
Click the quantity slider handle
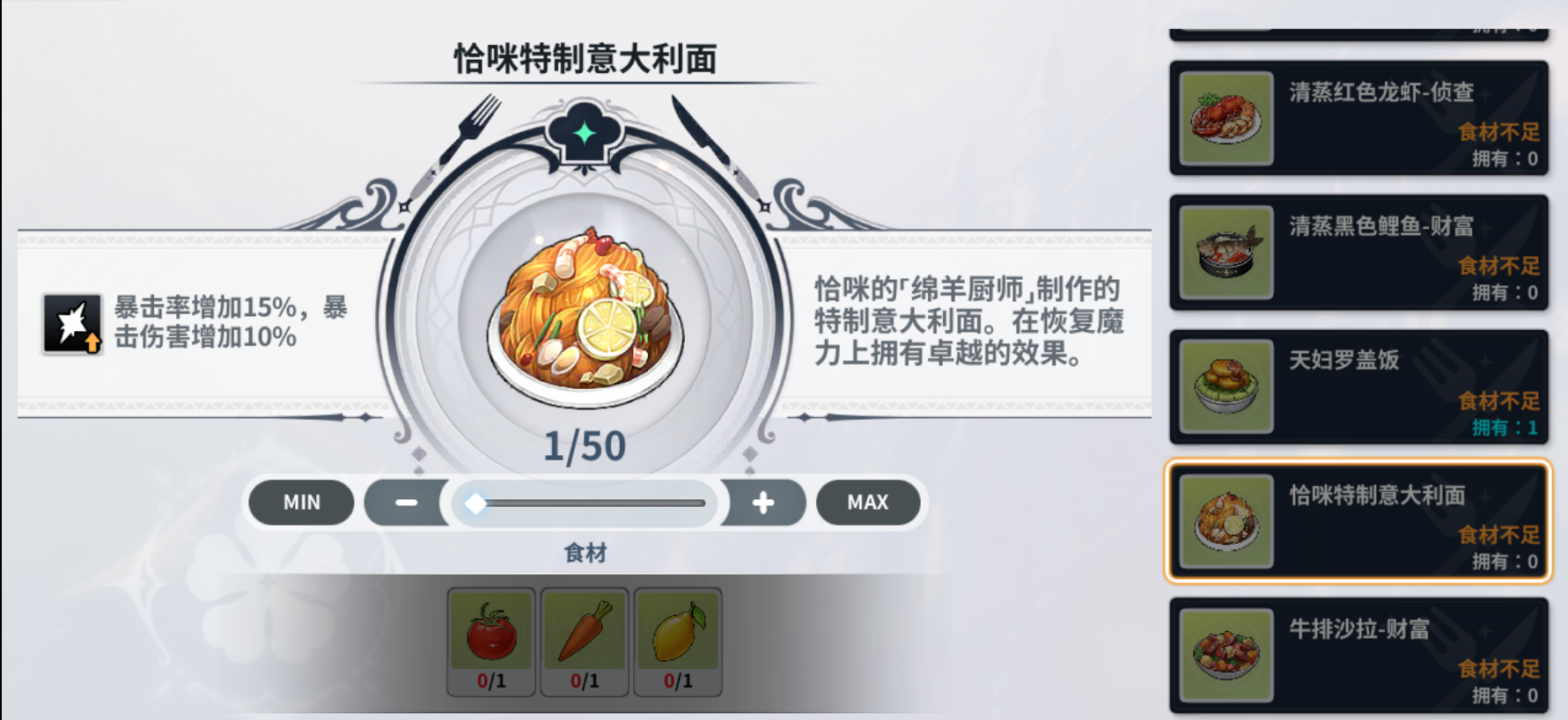(x=477, y=503)
